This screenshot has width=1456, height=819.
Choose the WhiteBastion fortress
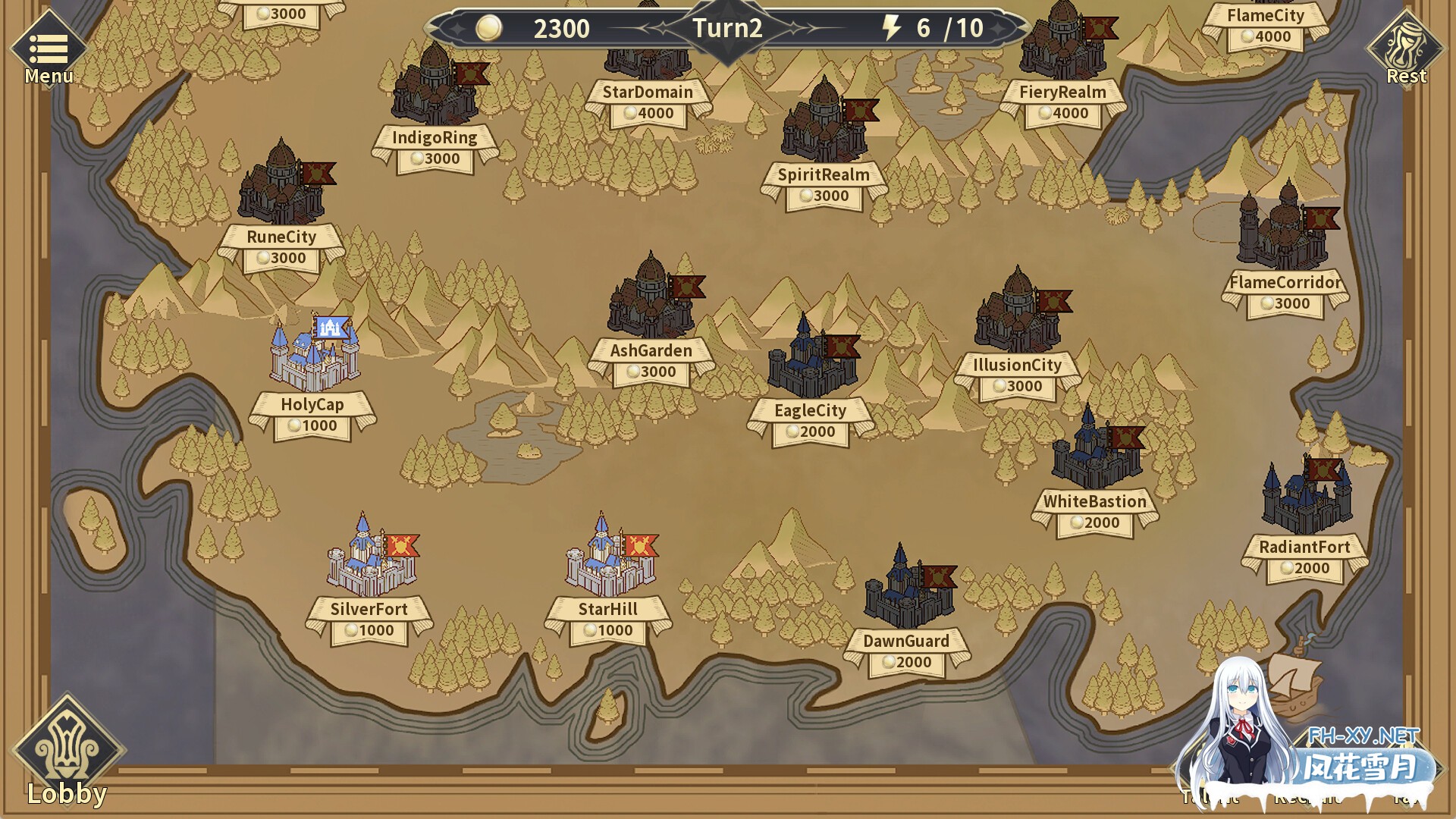tap(1095, 451)
